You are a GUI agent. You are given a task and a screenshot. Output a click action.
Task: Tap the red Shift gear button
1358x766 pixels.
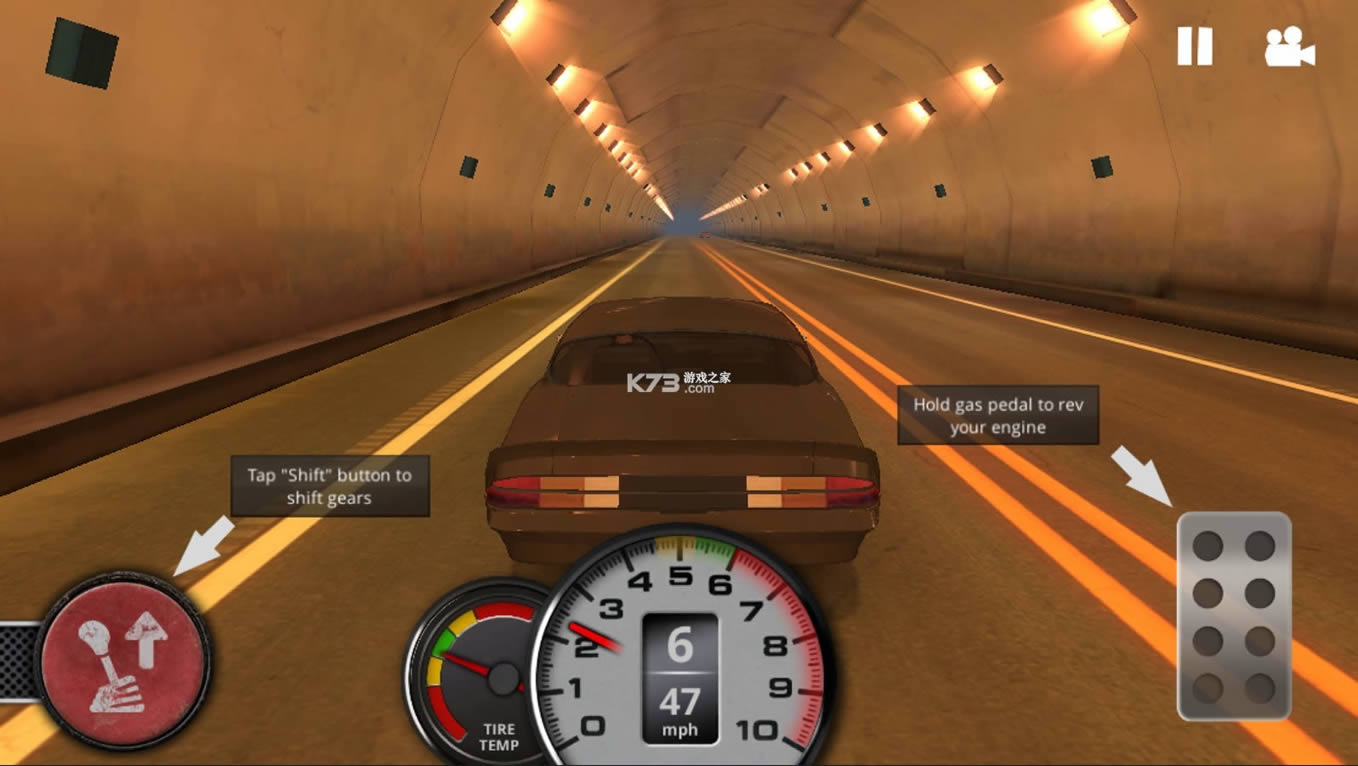[124, 662]
